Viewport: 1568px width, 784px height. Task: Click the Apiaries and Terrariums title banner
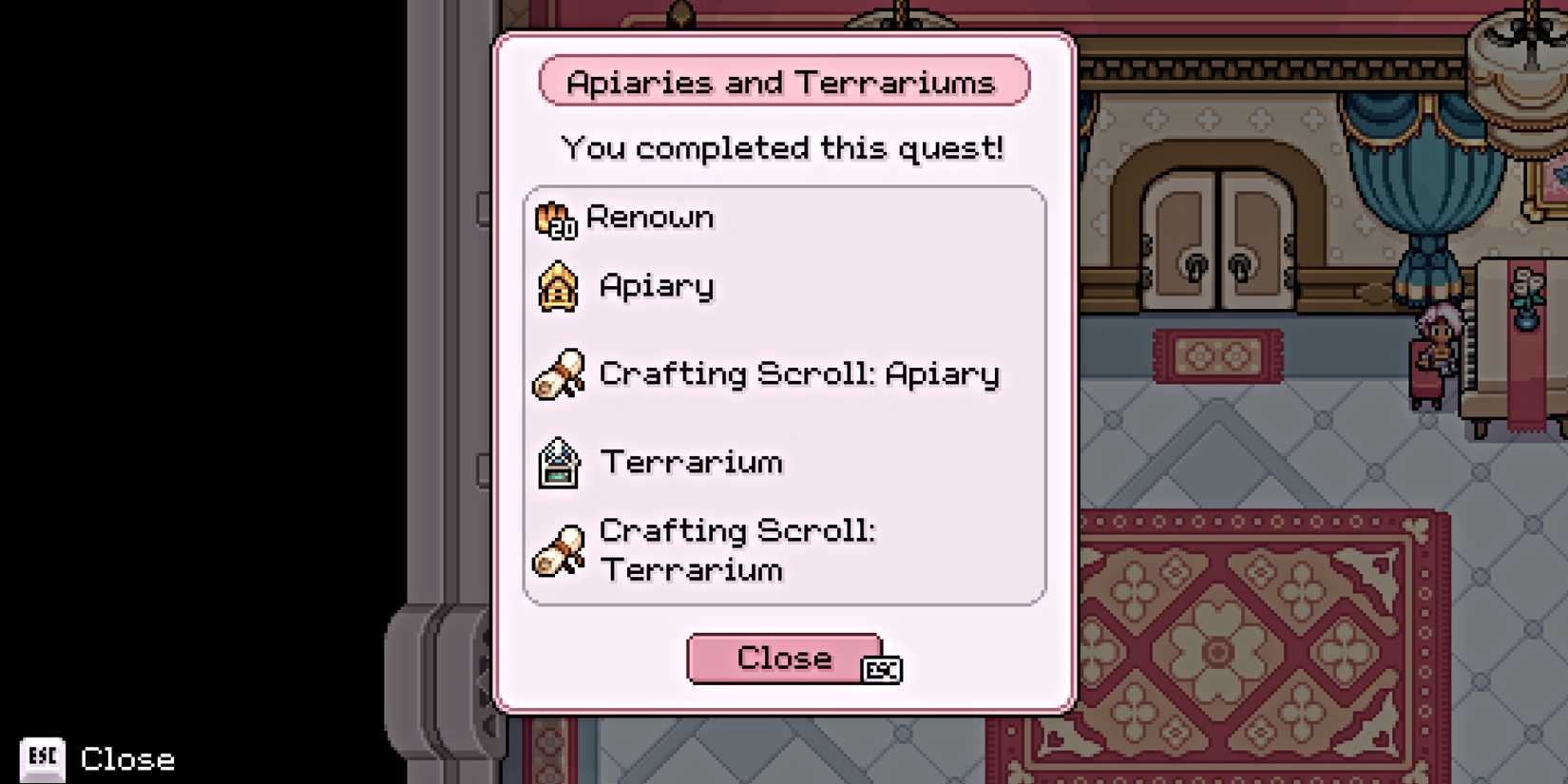point(783,82)
